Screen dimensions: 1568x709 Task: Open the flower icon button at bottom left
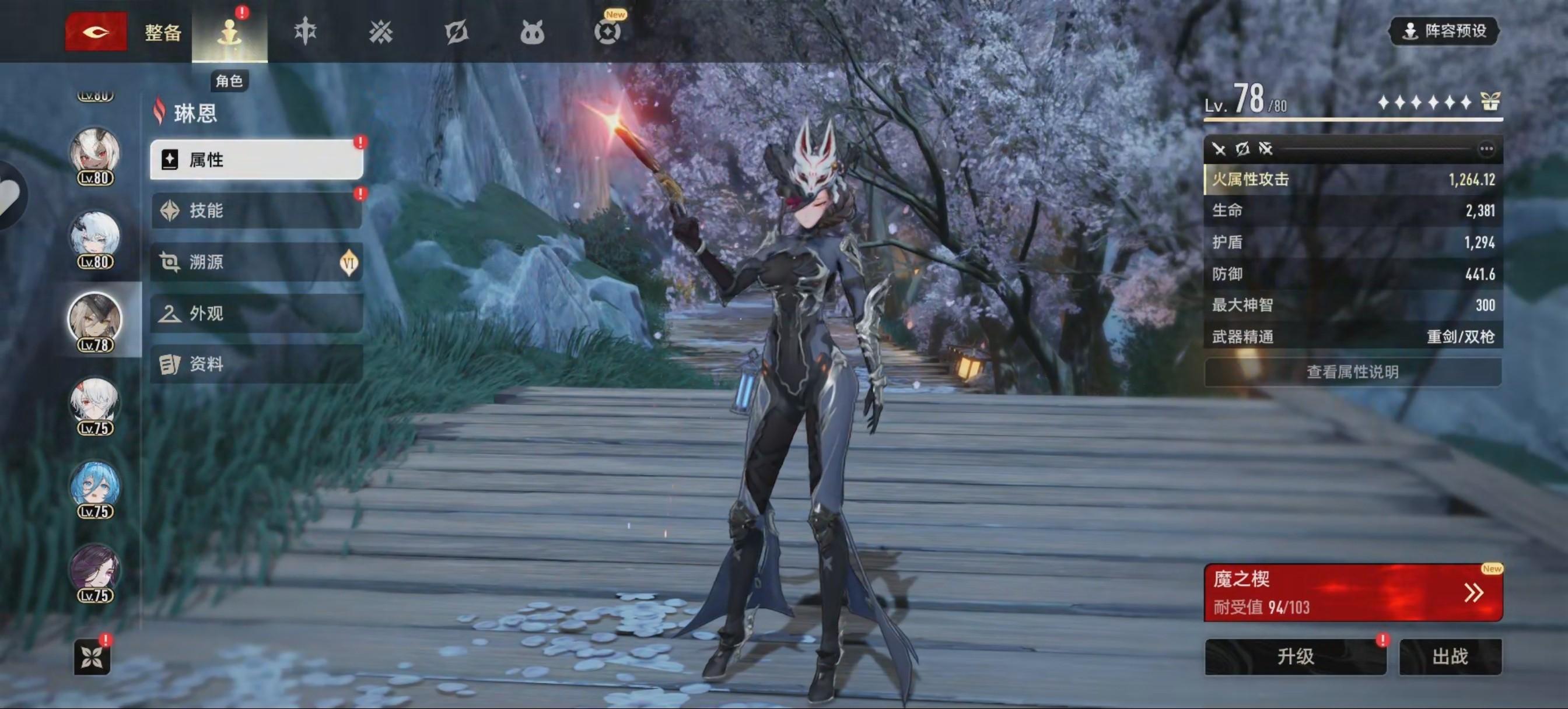click(92, 657)
